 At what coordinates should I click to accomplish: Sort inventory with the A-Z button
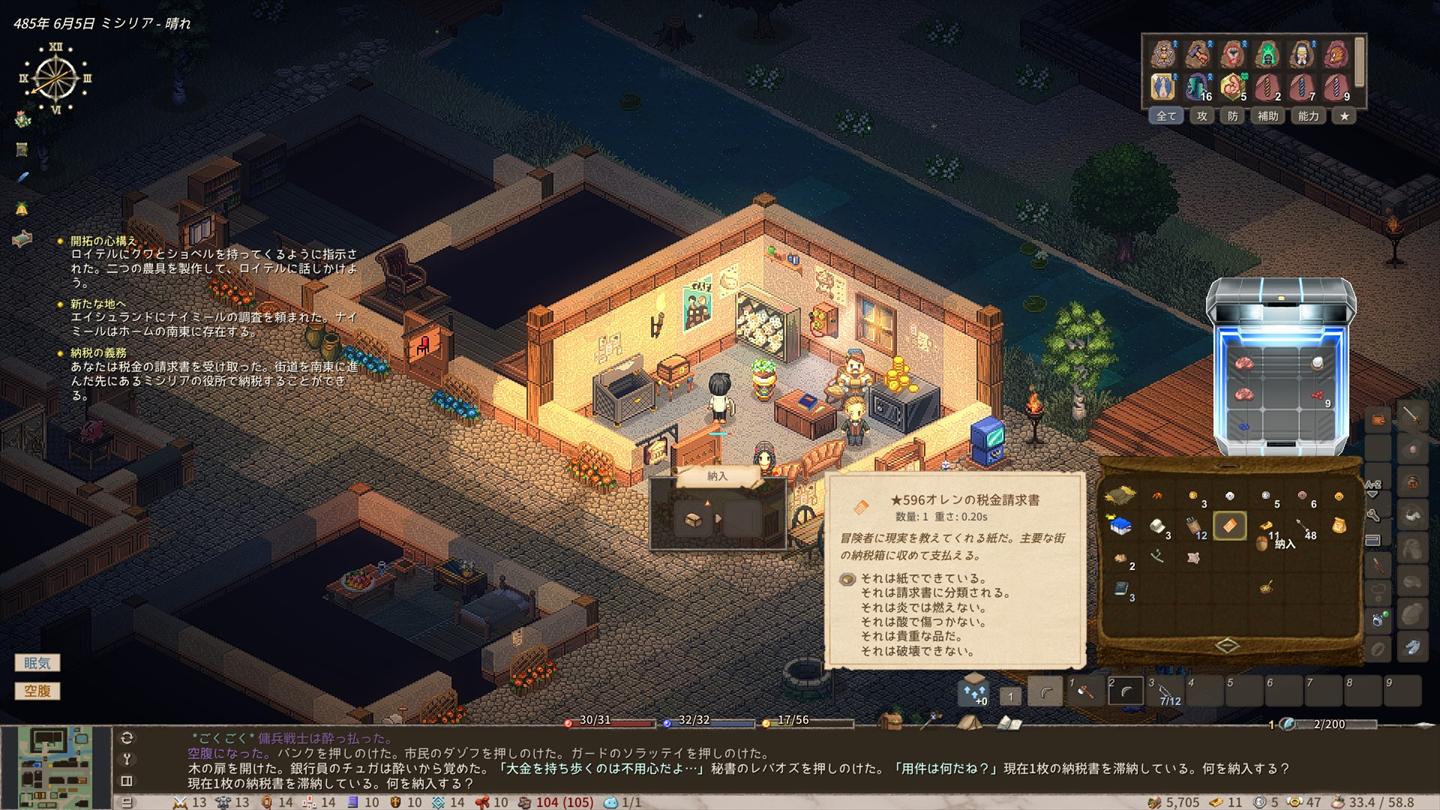[1372, 490]
